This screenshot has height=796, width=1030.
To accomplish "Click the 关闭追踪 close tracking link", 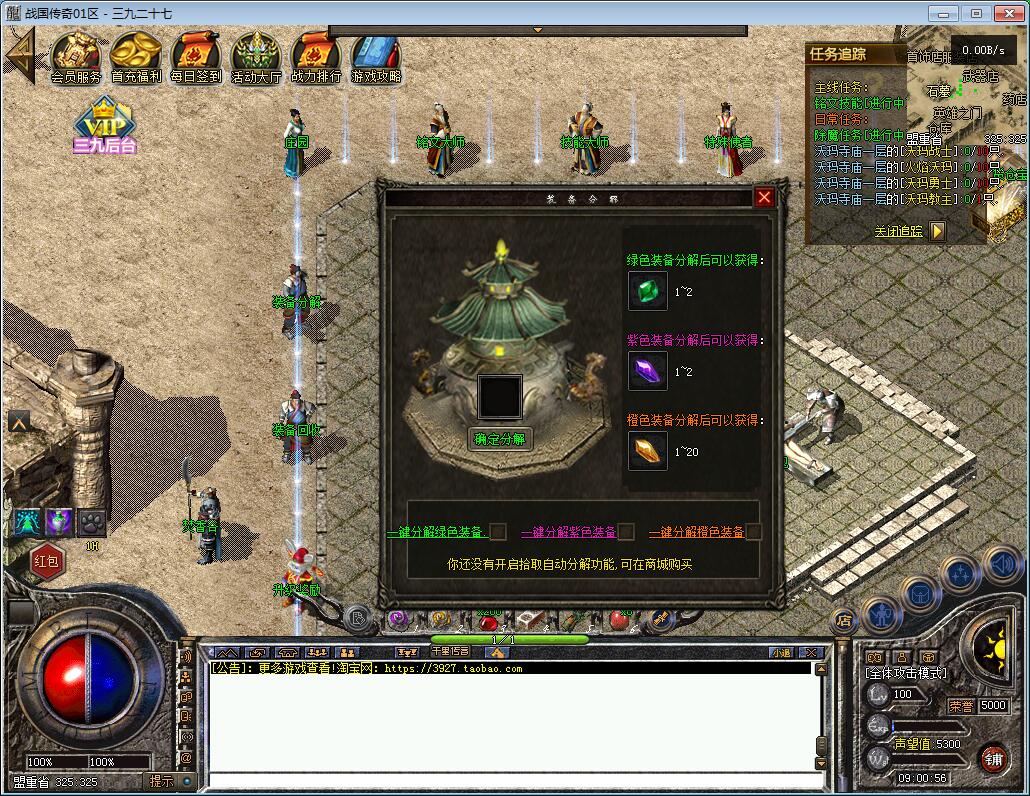I will click(x=898, y=232).
